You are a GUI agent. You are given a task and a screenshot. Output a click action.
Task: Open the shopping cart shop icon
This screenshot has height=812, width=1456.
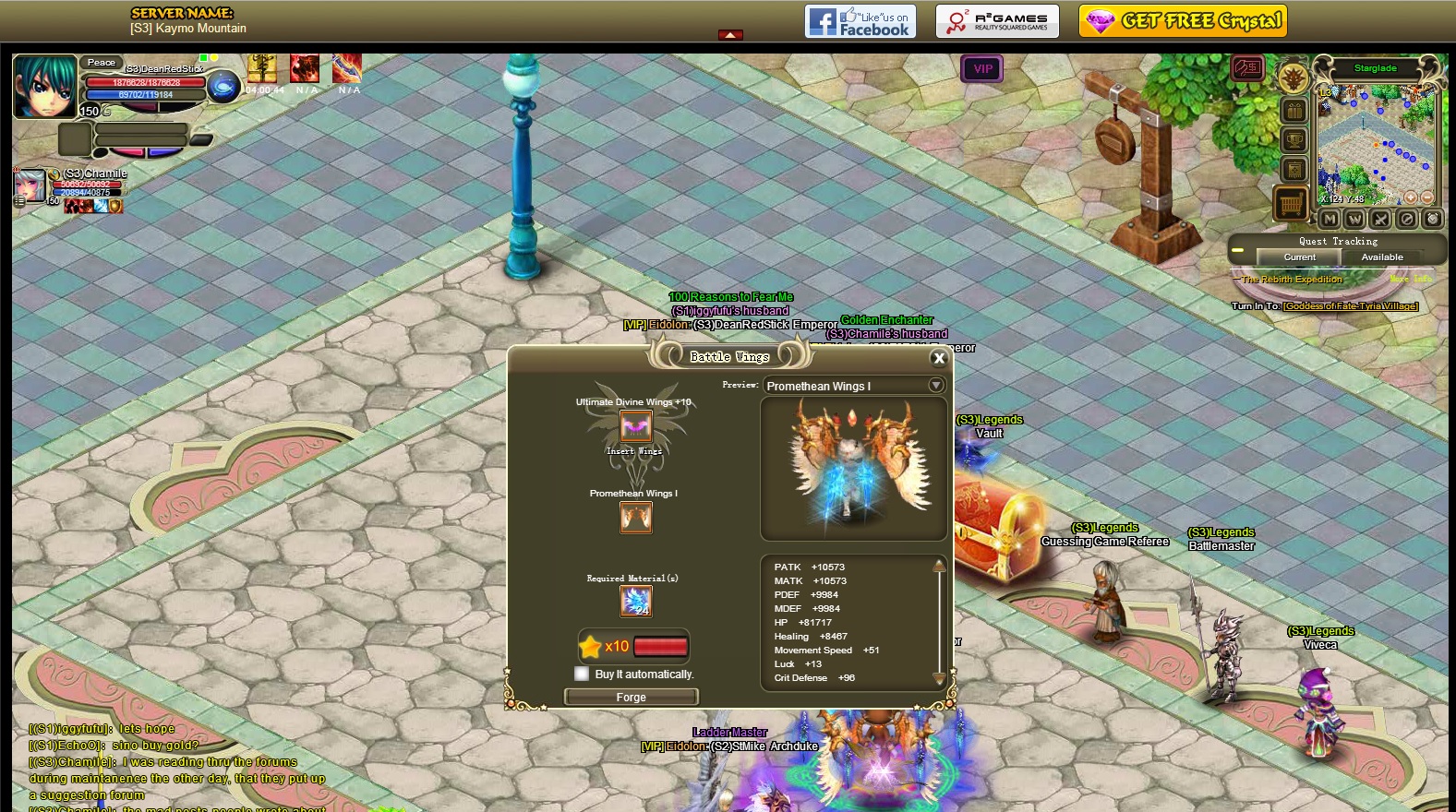[x=1291, y=203]
